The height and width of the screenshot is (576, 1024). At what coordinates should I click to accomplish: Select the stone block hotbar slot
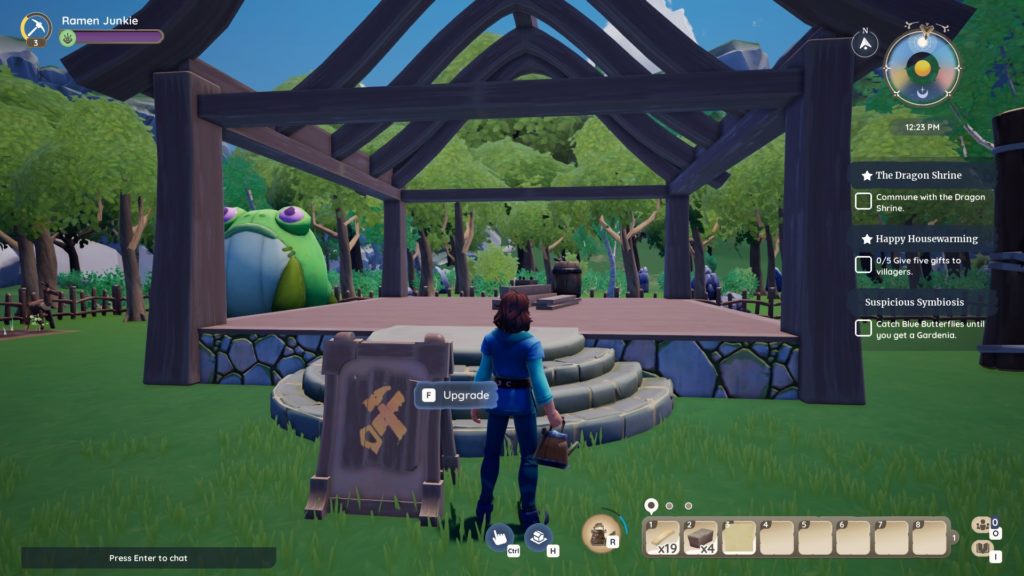click(699, 537)
